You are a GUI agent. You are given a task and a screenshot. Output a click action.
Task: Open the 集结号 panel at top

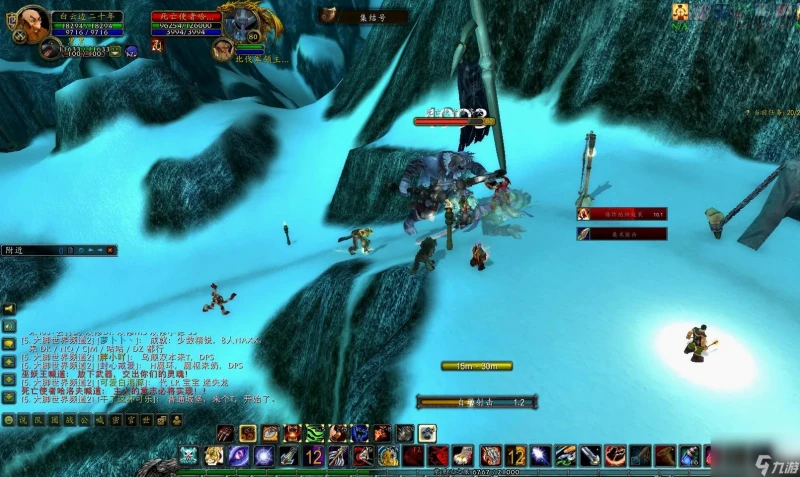(363, 16)
